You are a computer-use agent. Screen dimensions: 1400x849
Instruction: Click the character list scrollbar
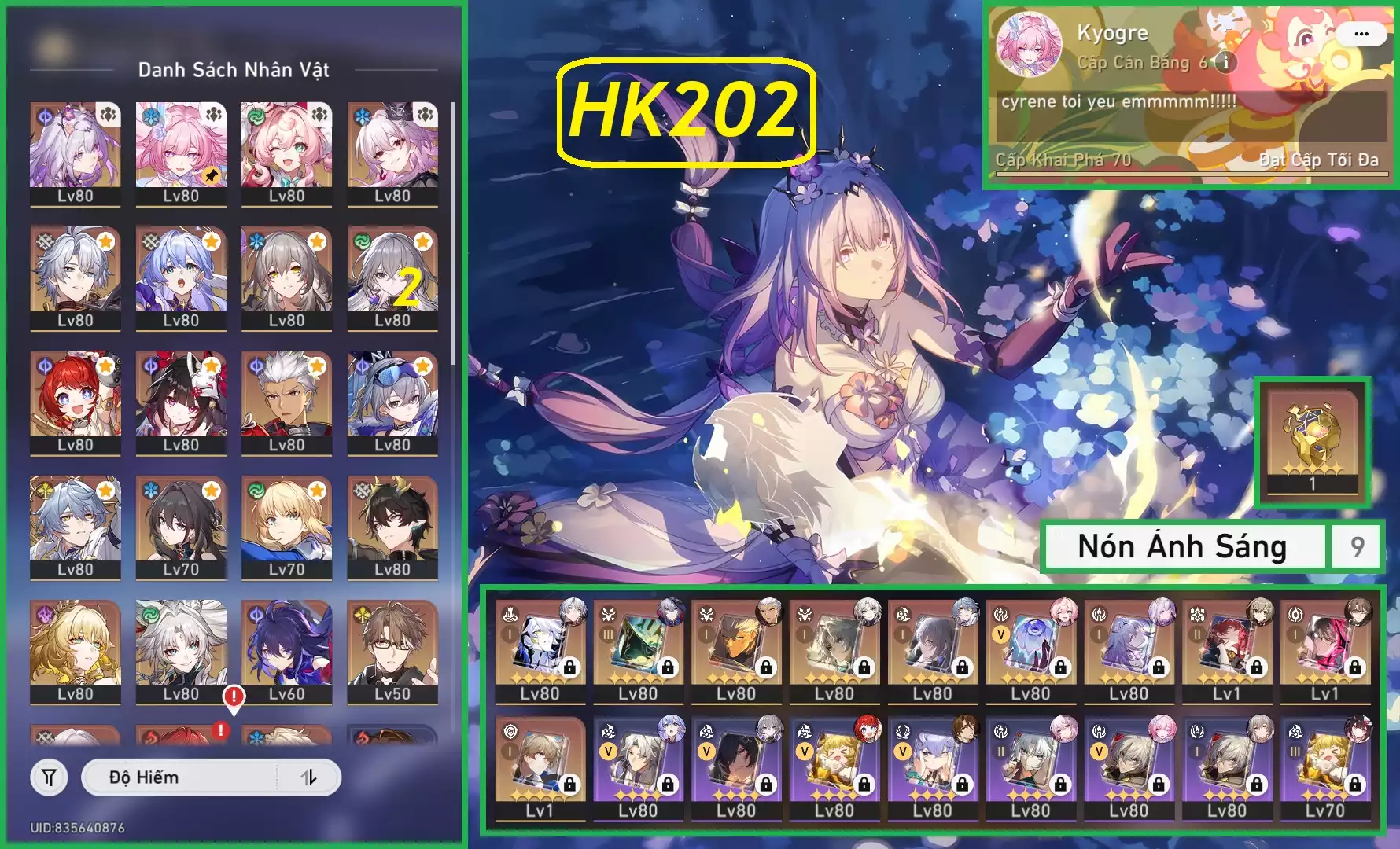pyautogui.click(x=453, y=236)
